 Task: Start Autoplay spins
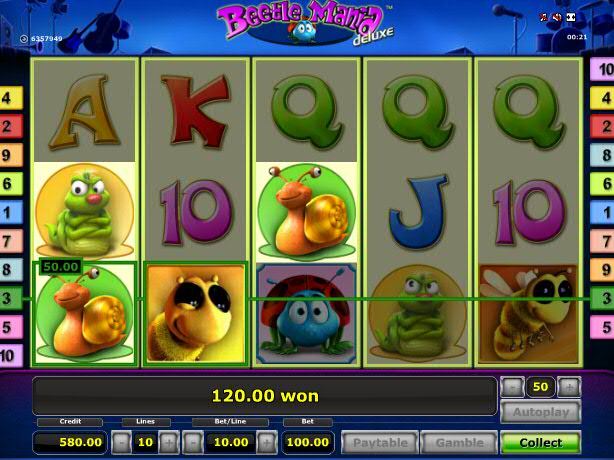[540, 412]
